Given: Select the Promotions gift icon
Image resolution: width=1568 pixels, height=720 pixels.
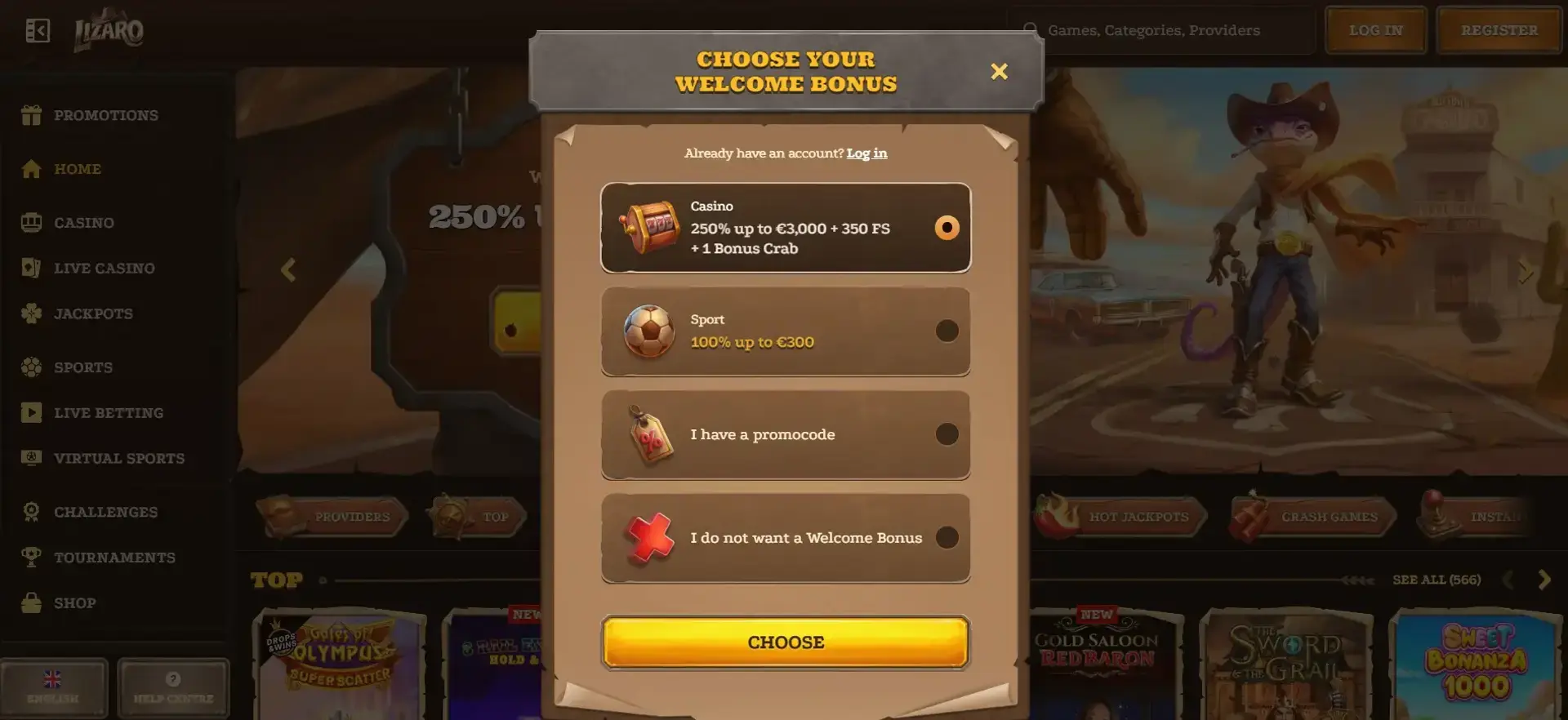Looking at the screenshot, I should tap(31, 115).
